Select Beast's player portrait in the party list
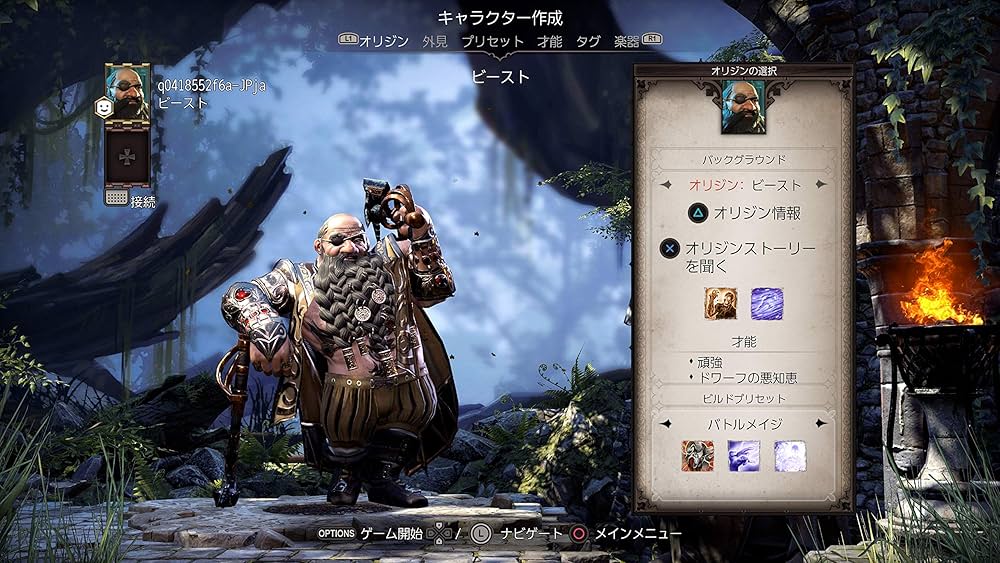Image resolution: width=1000 pixels, height=563 pixels. 128,93
